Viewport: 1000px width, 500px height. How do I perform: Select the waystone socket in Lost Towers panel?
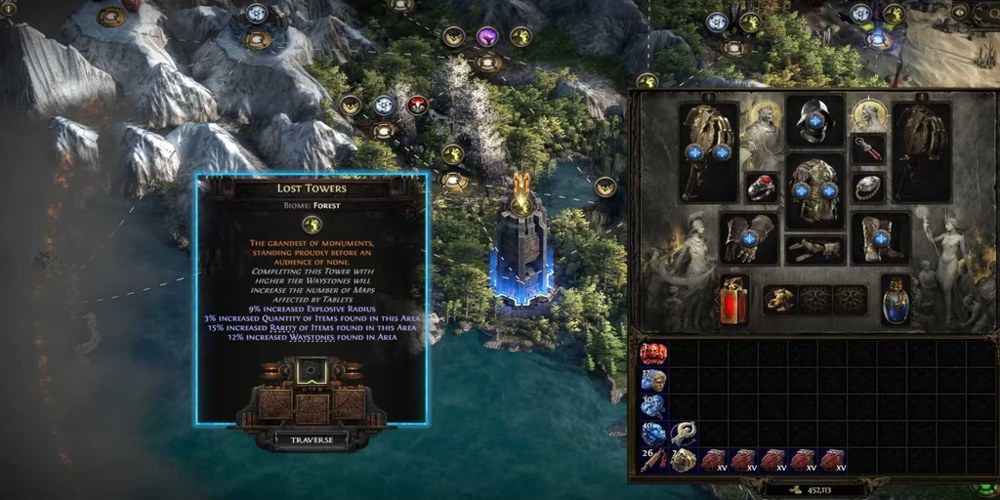tap(311, 373)
